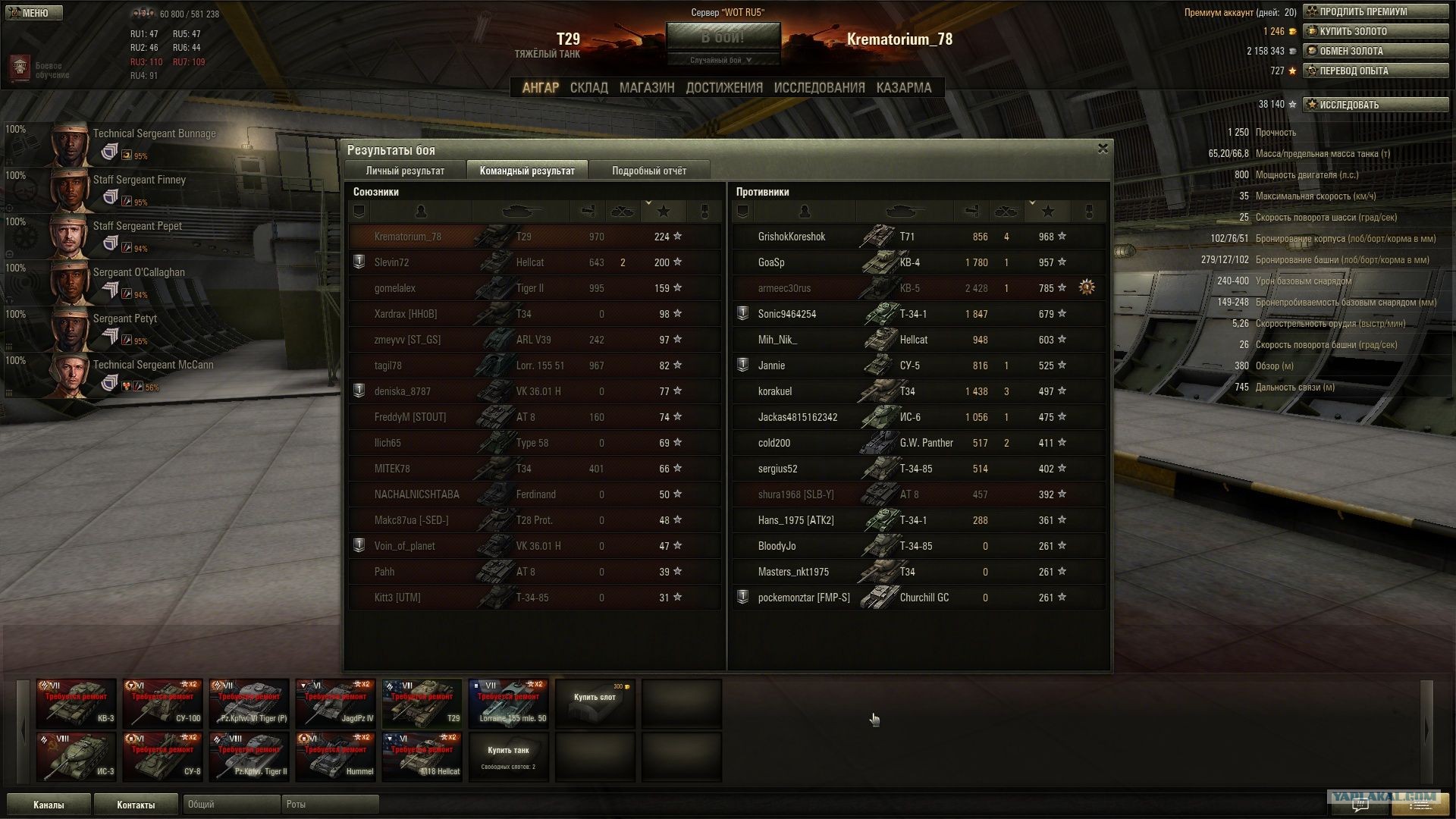
Task: Open the Меню button
Action: pos(32,13)
